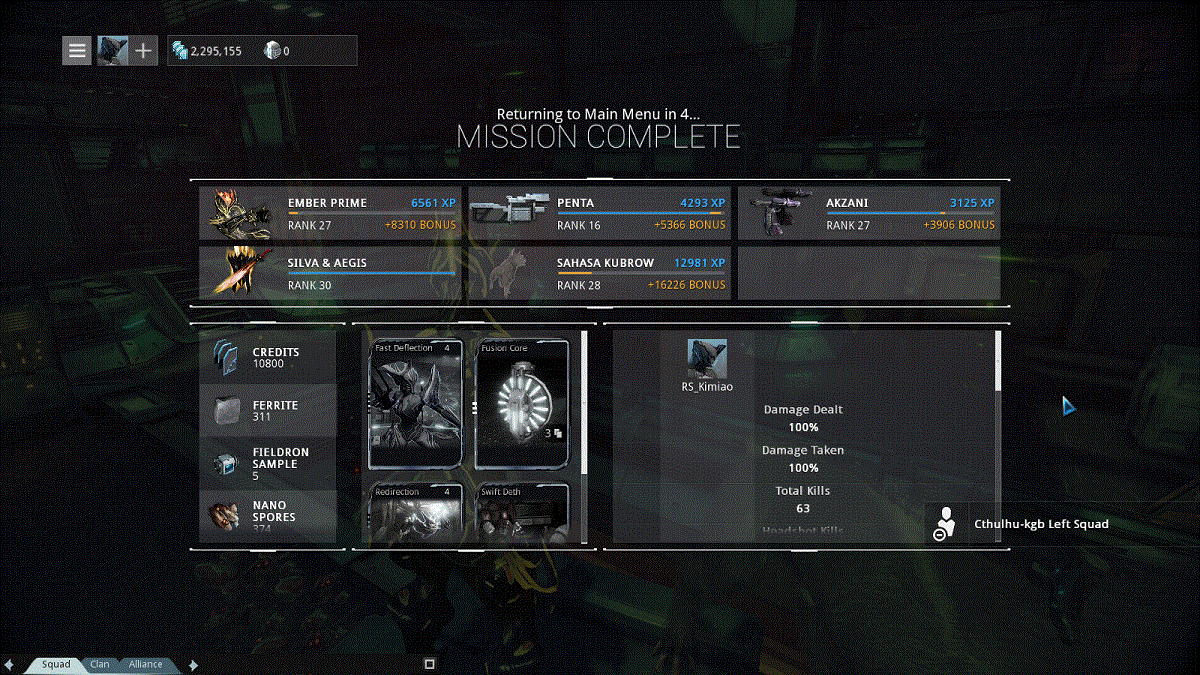Select the Penta weapon XP entry
This screenshot has height=675, width=1200.
click(599, 213)
